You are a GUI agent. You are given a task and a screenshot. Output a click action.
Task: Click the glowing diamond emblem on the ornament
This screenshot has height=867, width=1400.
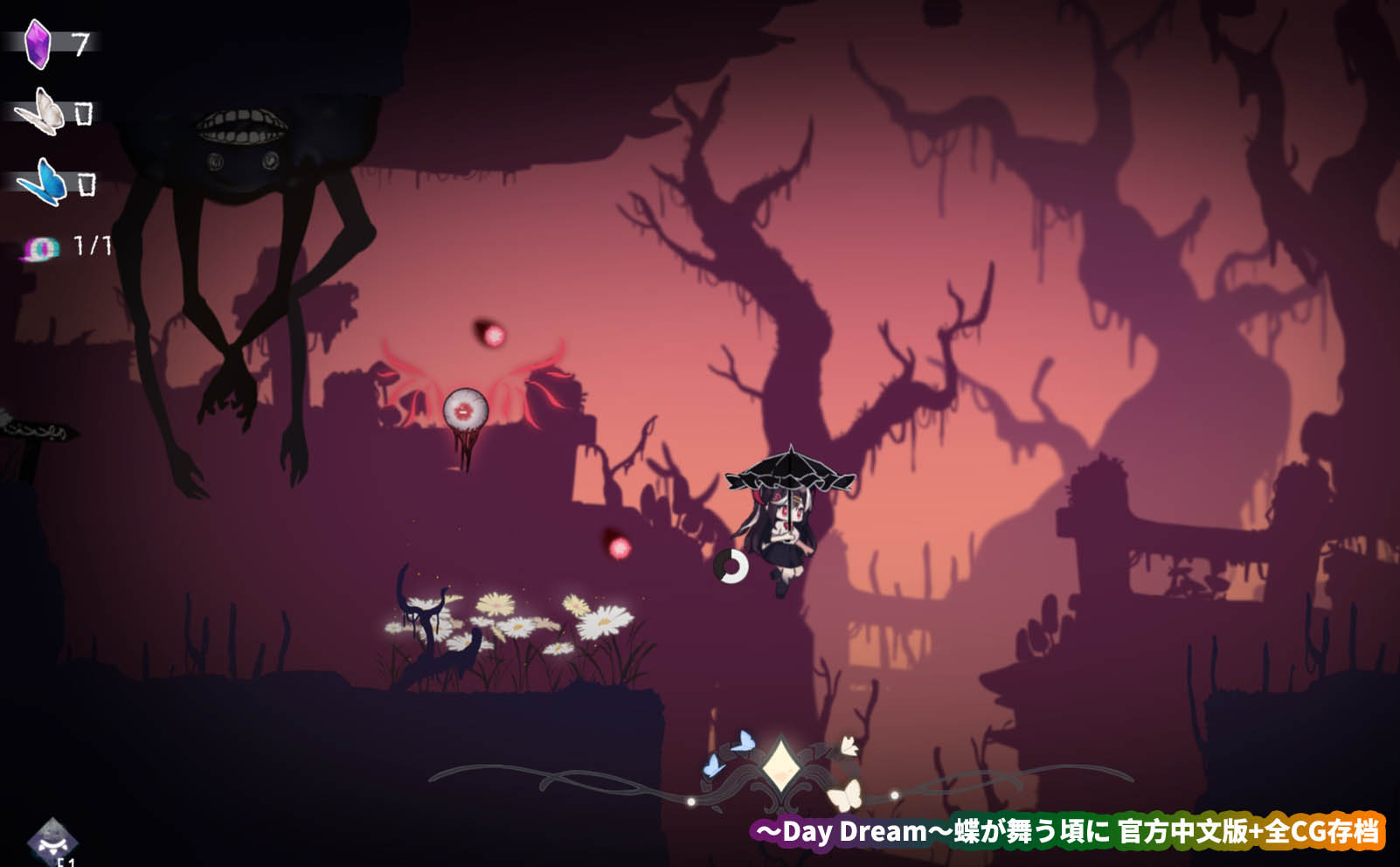coord(779,766)
